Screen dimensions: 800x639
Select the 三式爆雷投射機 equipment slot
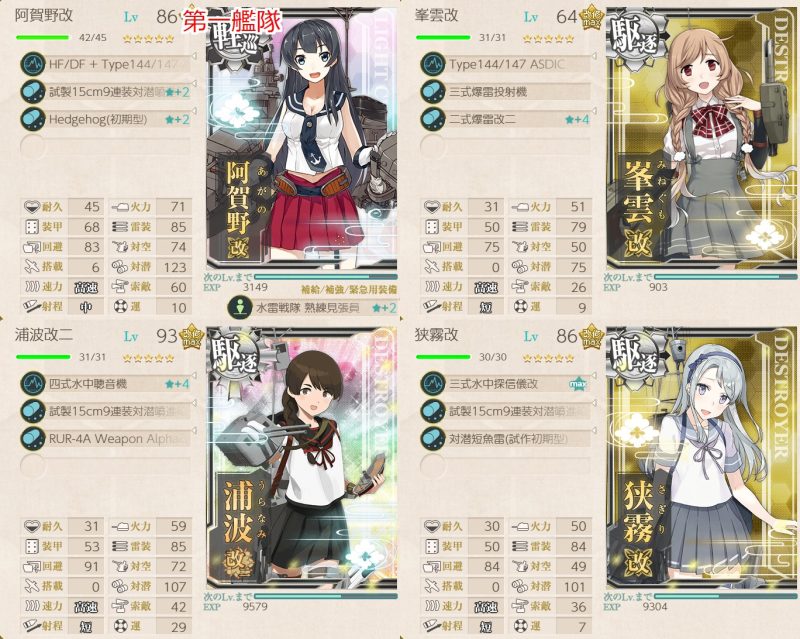click(x=510, y=90)
